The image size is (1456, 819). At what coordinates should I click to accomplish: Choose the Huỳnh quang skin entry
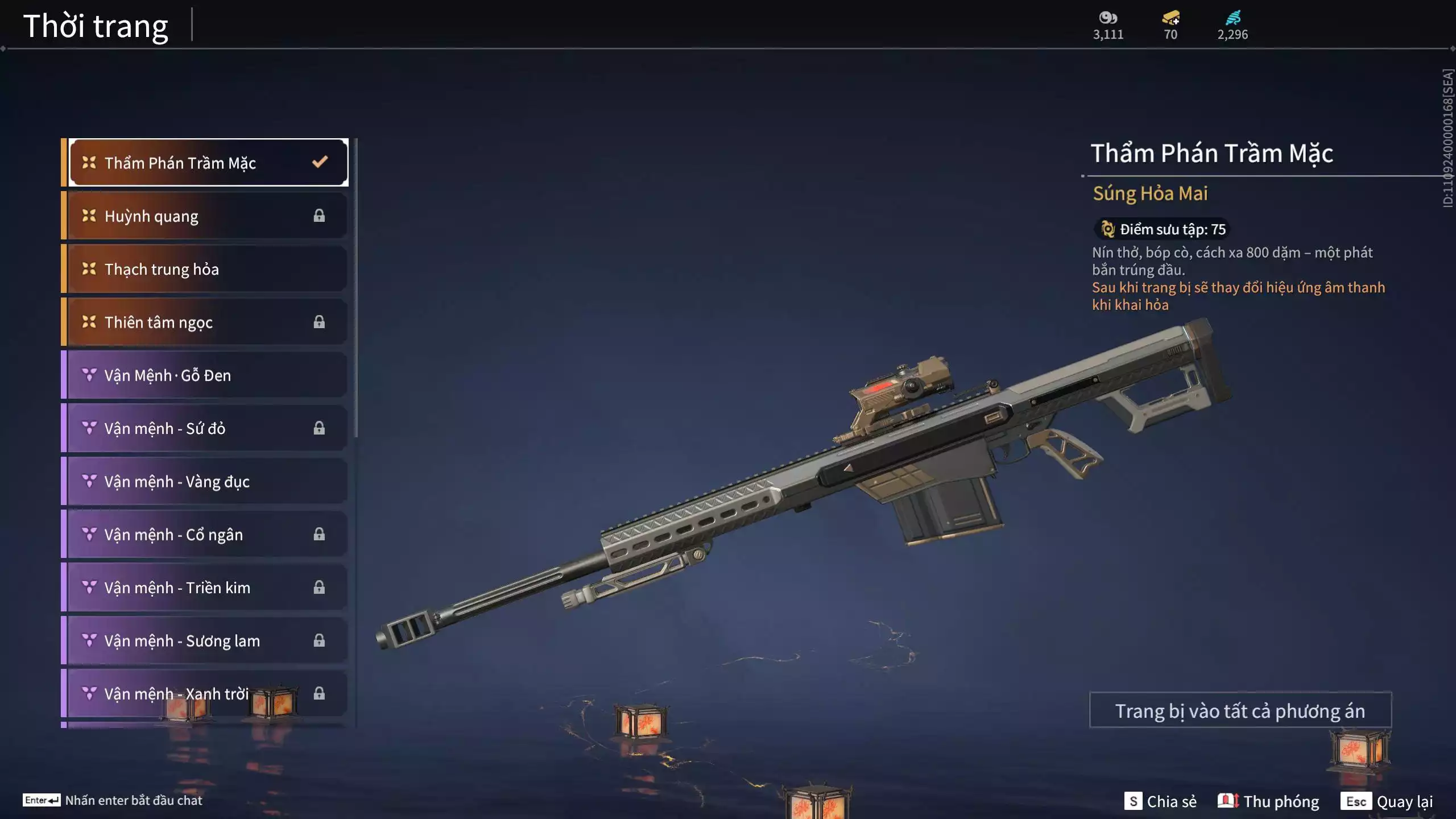[x=207, y=216]
